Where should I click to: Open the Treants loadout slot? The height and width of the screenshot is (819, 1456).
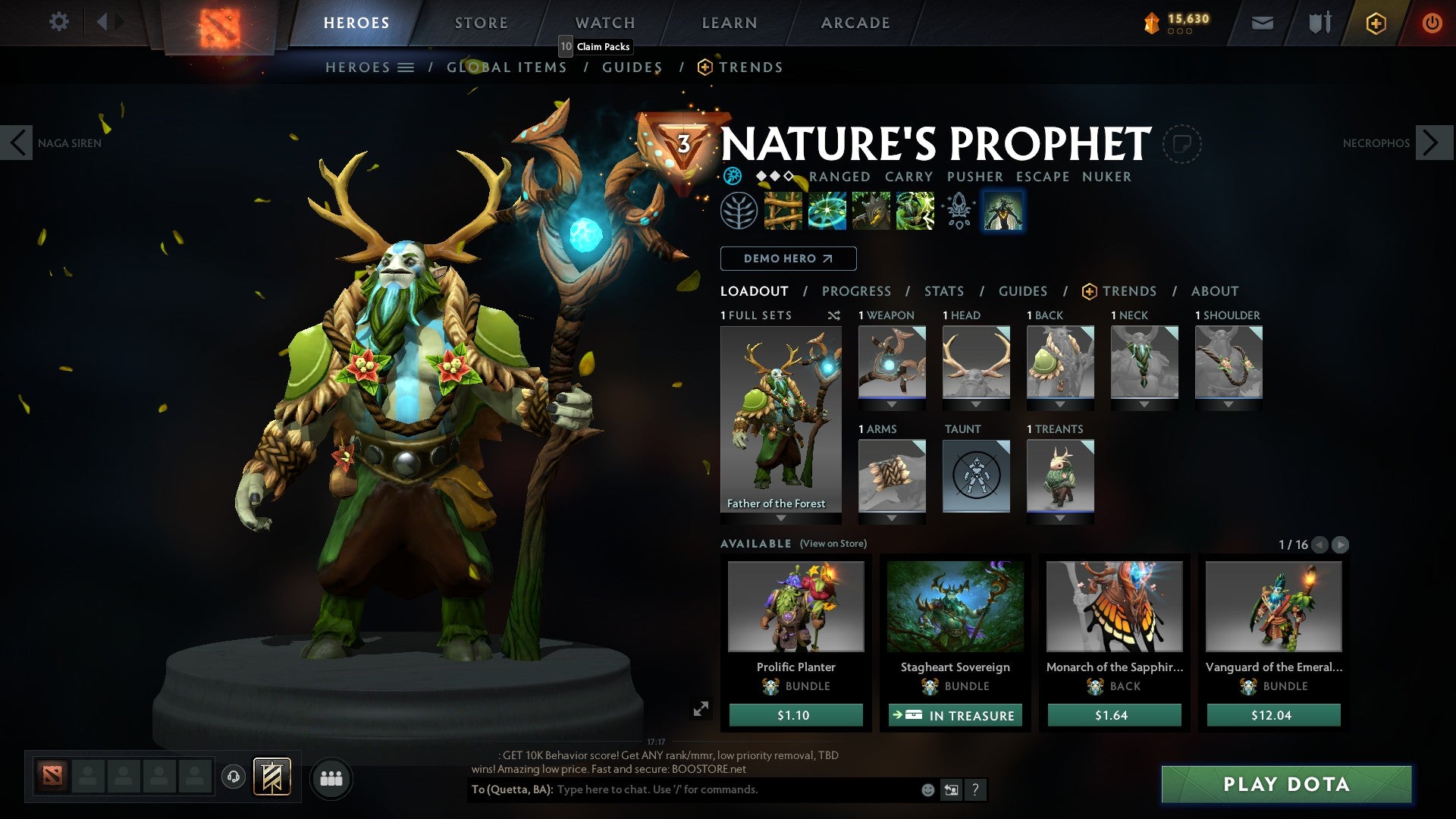pyautogui.click(x=1059, y=476)
